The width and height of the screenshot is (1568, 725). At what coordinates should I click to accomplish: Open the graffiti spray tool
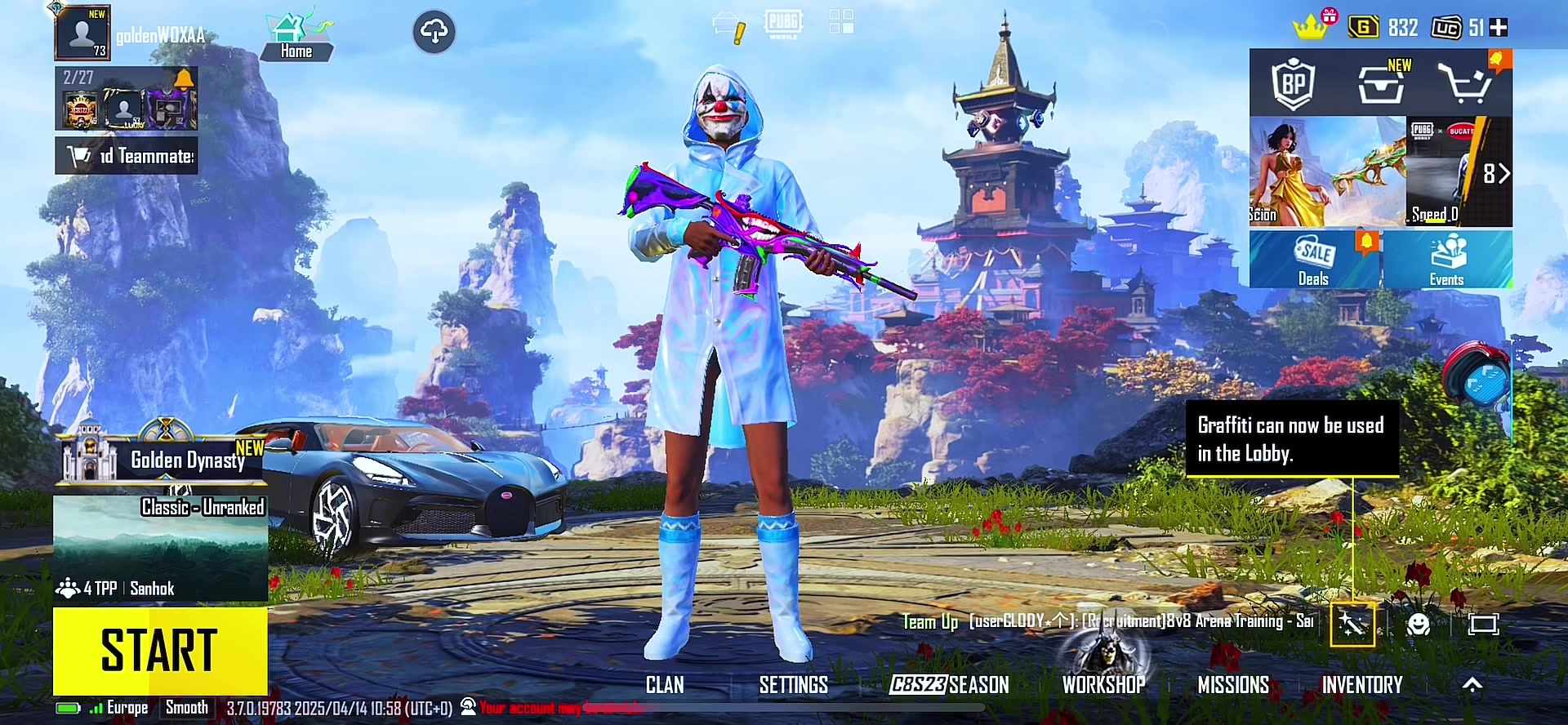click(1352, 625)
